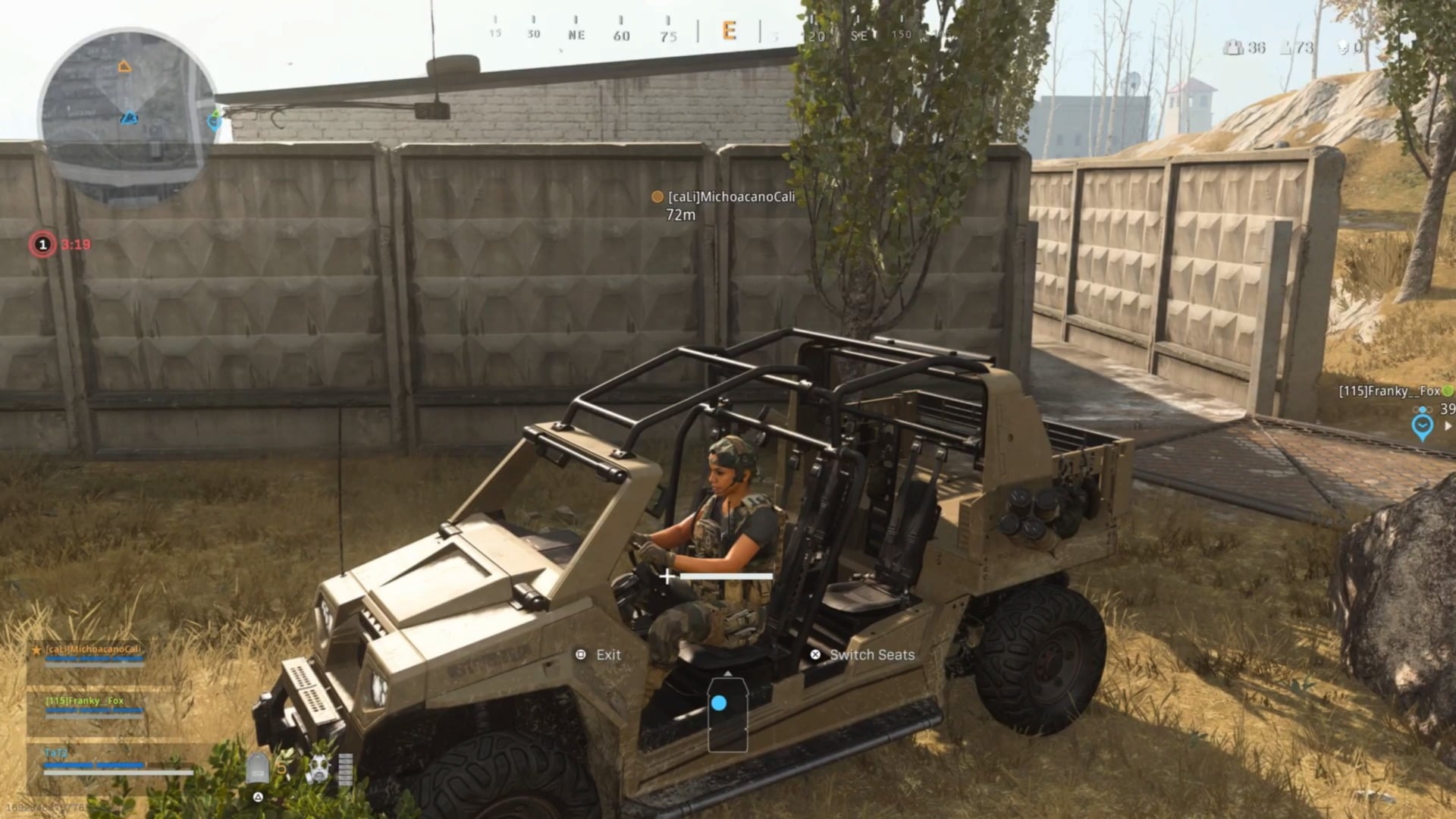Click the spectators icon showing 73
1456x819 pixels.
1285,48
